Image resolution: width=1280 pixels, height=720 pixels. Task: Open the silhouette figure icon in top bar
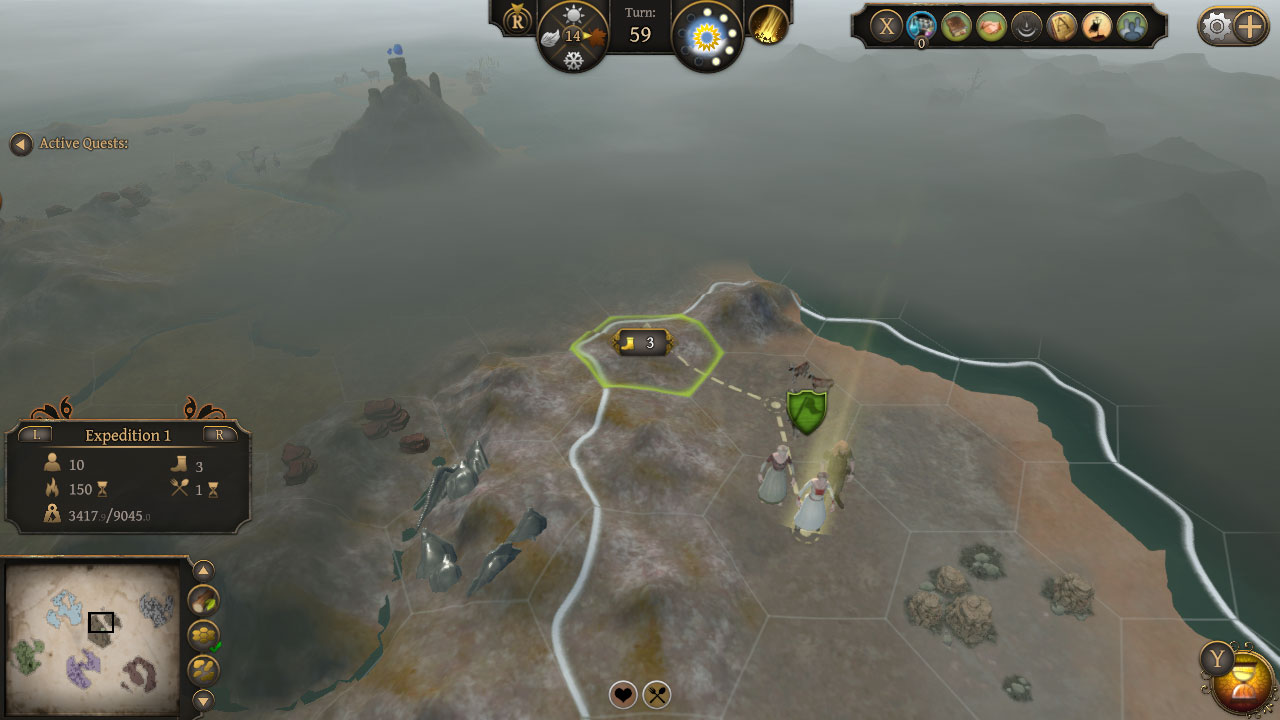(1096, 26)
